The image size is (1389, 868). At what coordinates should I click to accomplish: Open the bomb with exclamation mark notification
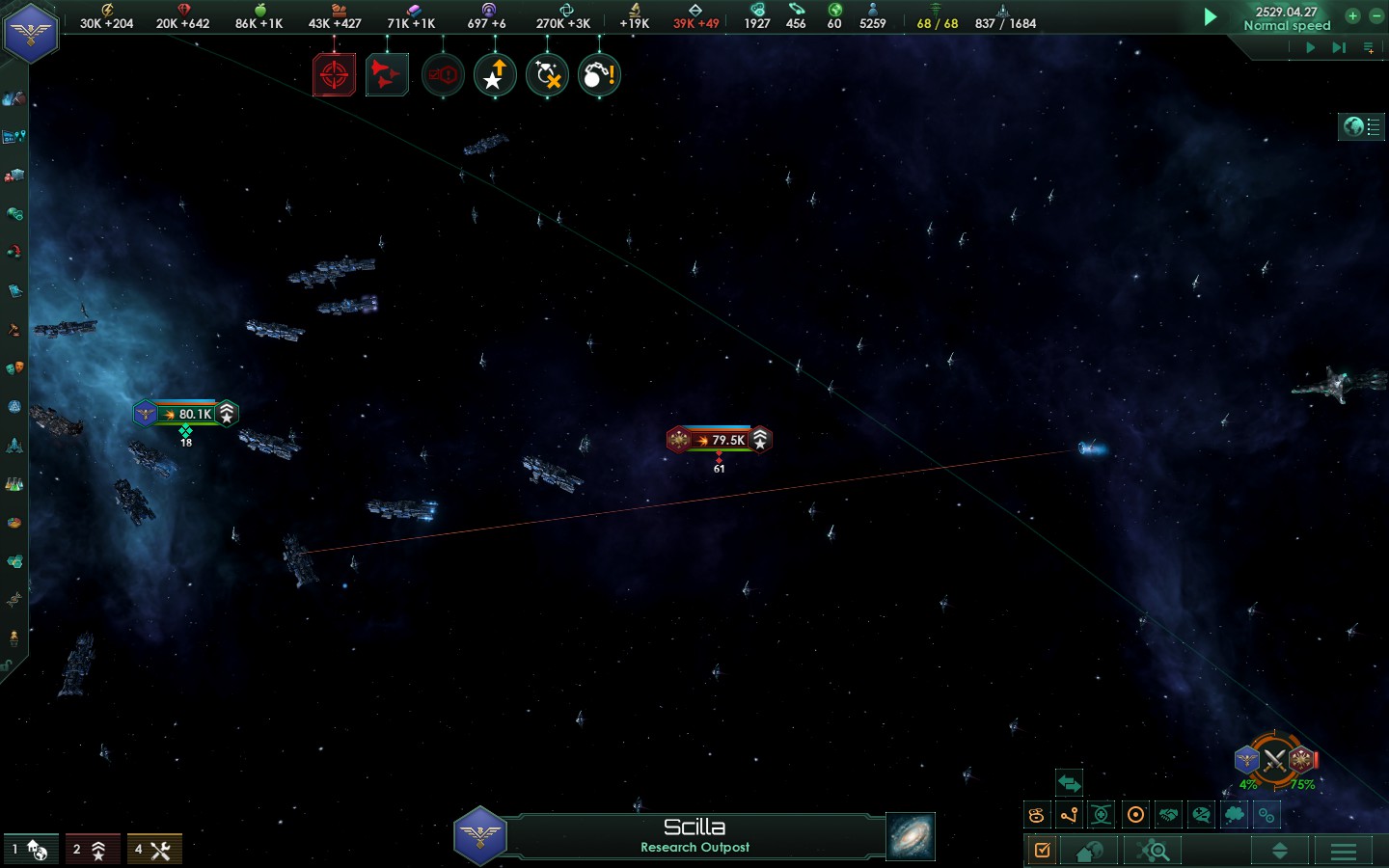tap(599, 75)
